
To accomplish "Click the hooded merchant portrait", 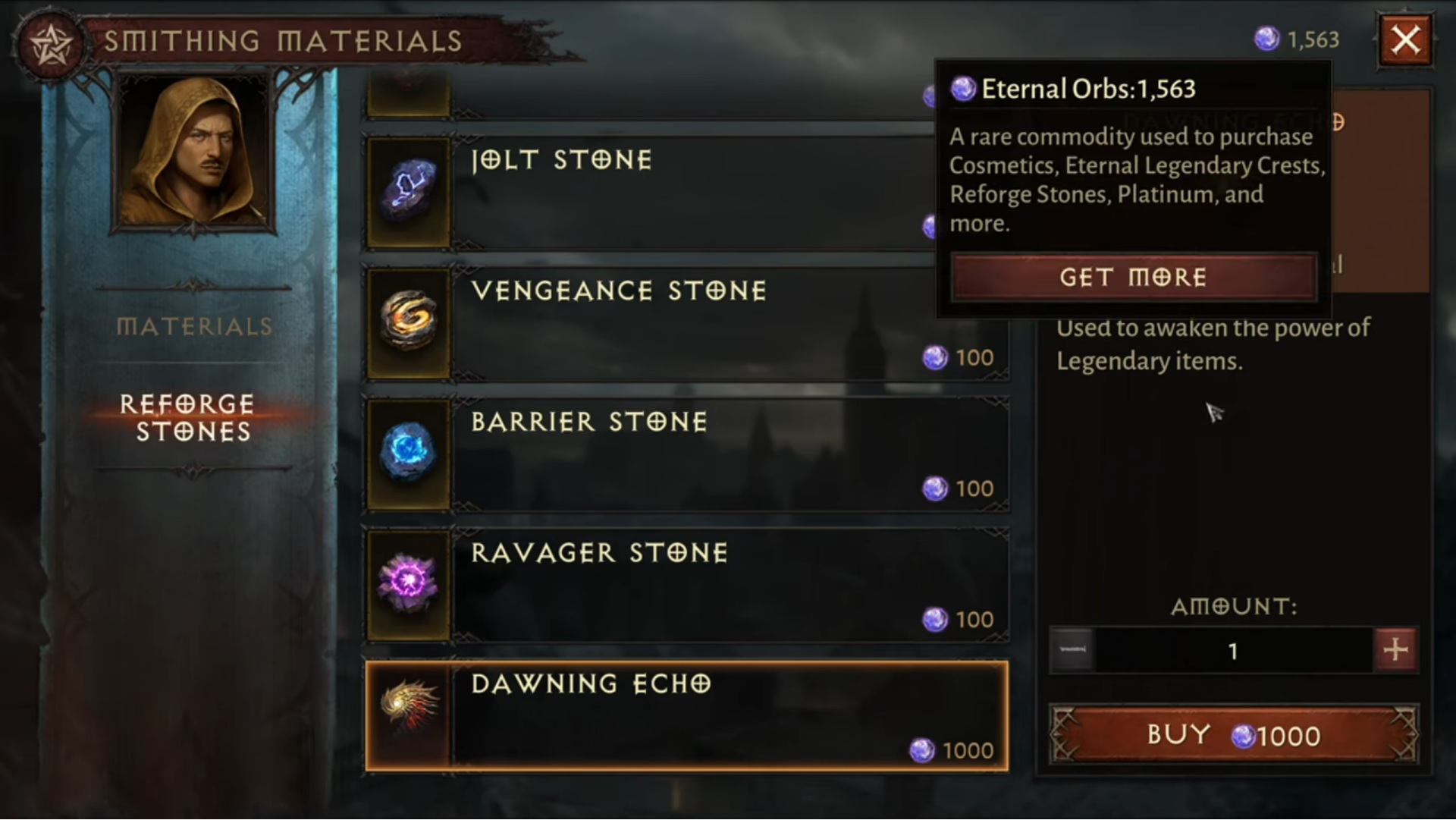I will click(x=193, y=152).
